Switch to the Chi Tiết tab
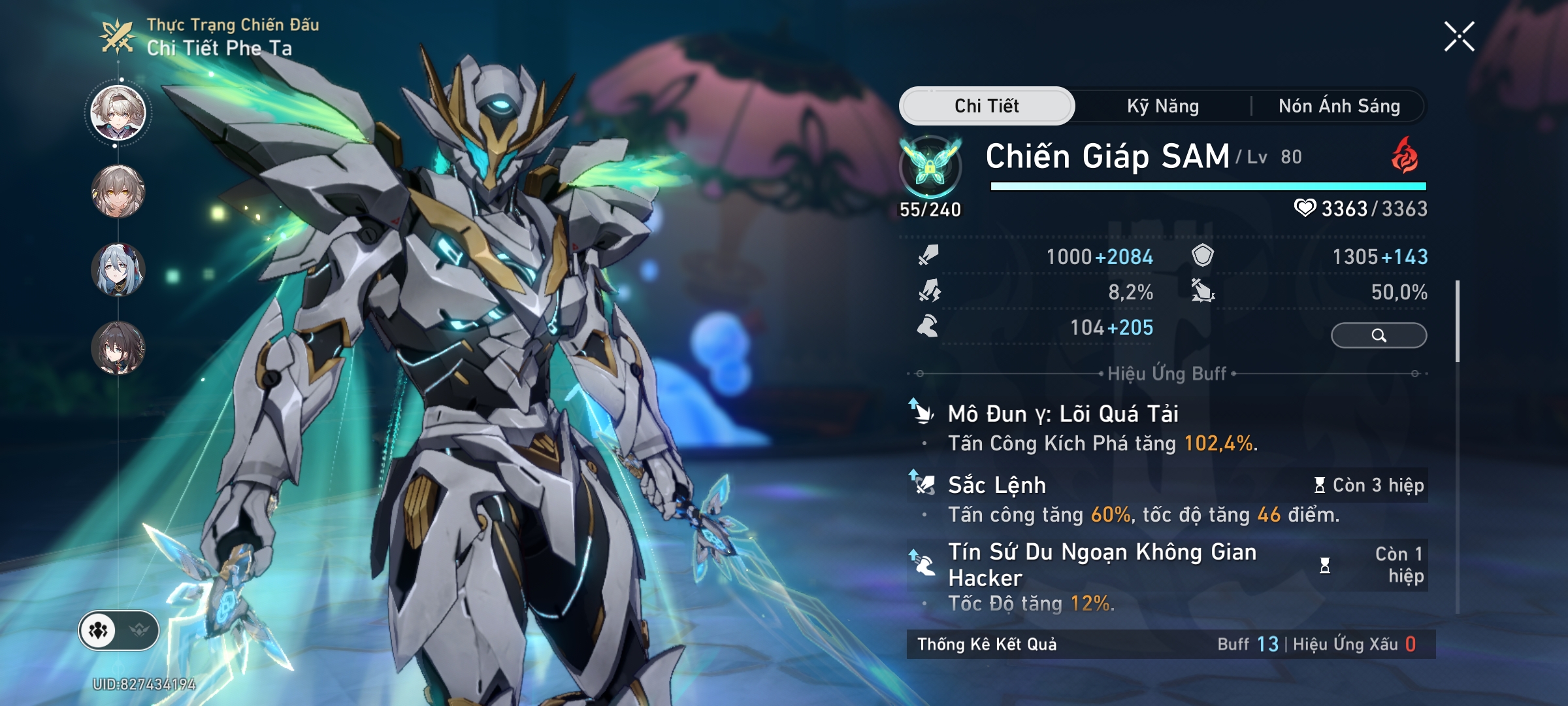Viewport: 1568px width, 706px height. (x=987, y=106)
